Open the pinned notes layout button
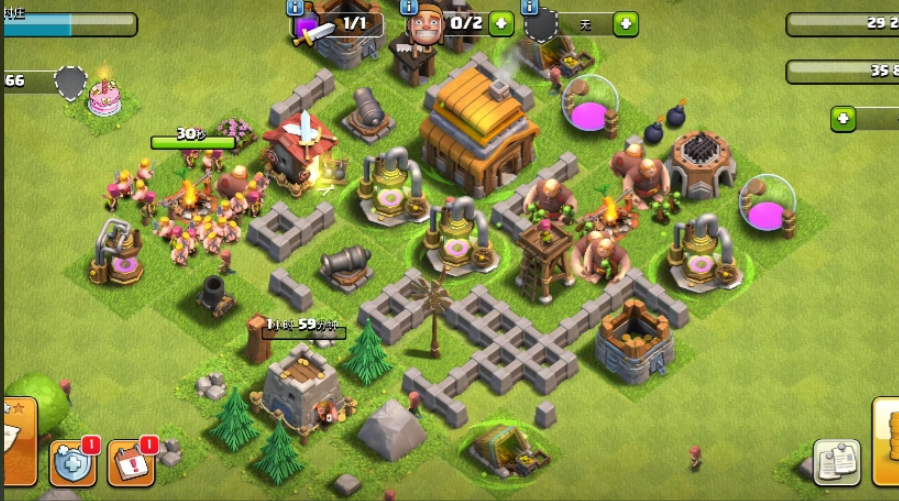 (x=836, y=461)
